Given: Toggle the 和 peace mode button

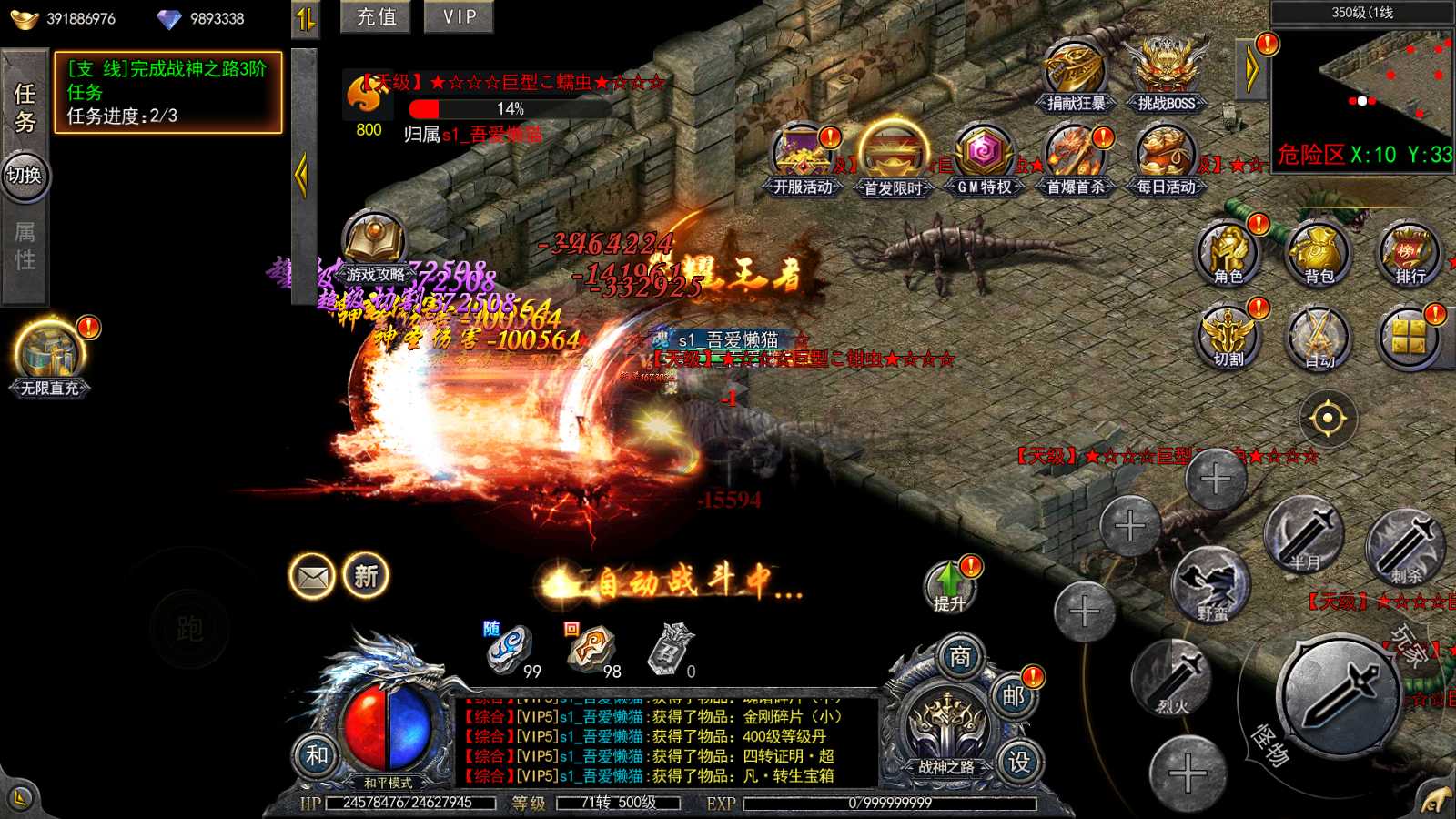Looking at the screenshot, I should (316, 755).
